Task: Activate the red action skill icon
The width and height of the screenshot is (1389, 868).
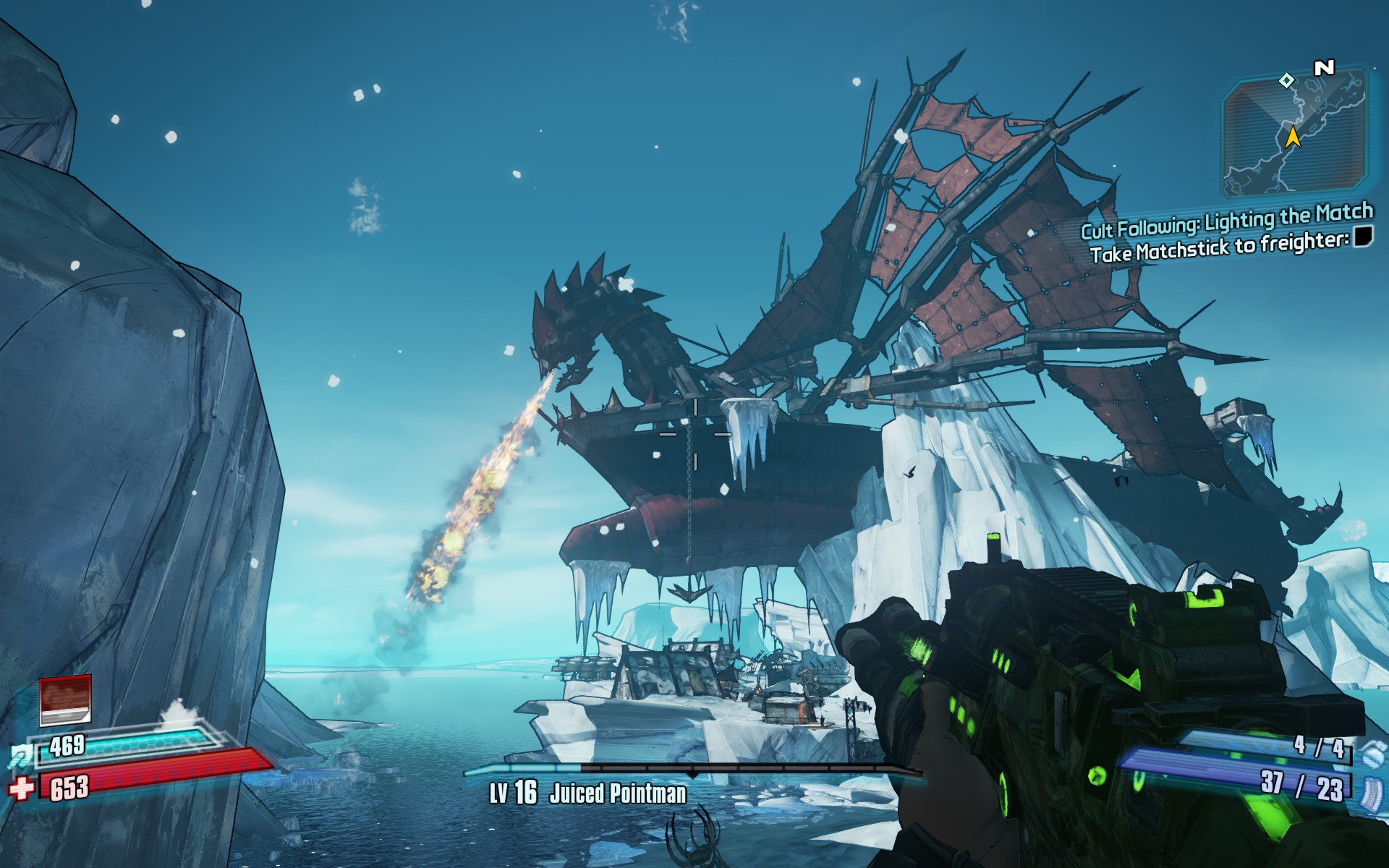Action: pos(65,699)
